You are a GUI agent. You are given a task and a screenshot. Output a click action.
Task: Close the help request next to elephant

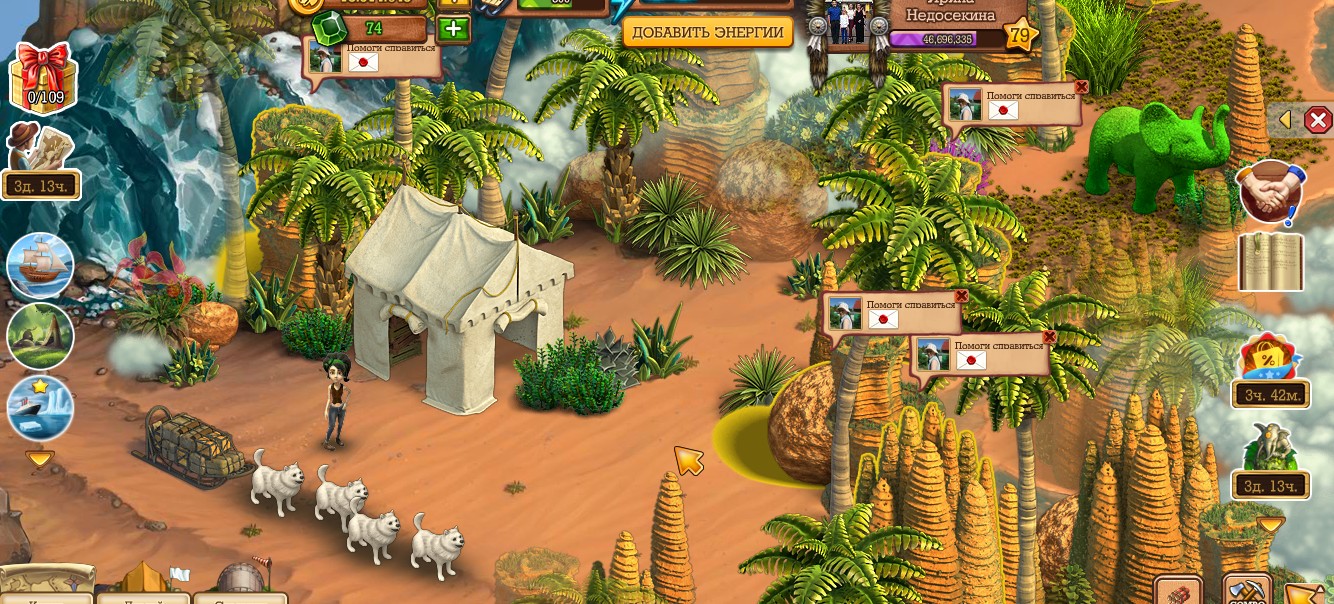(x=1081, y=88)
